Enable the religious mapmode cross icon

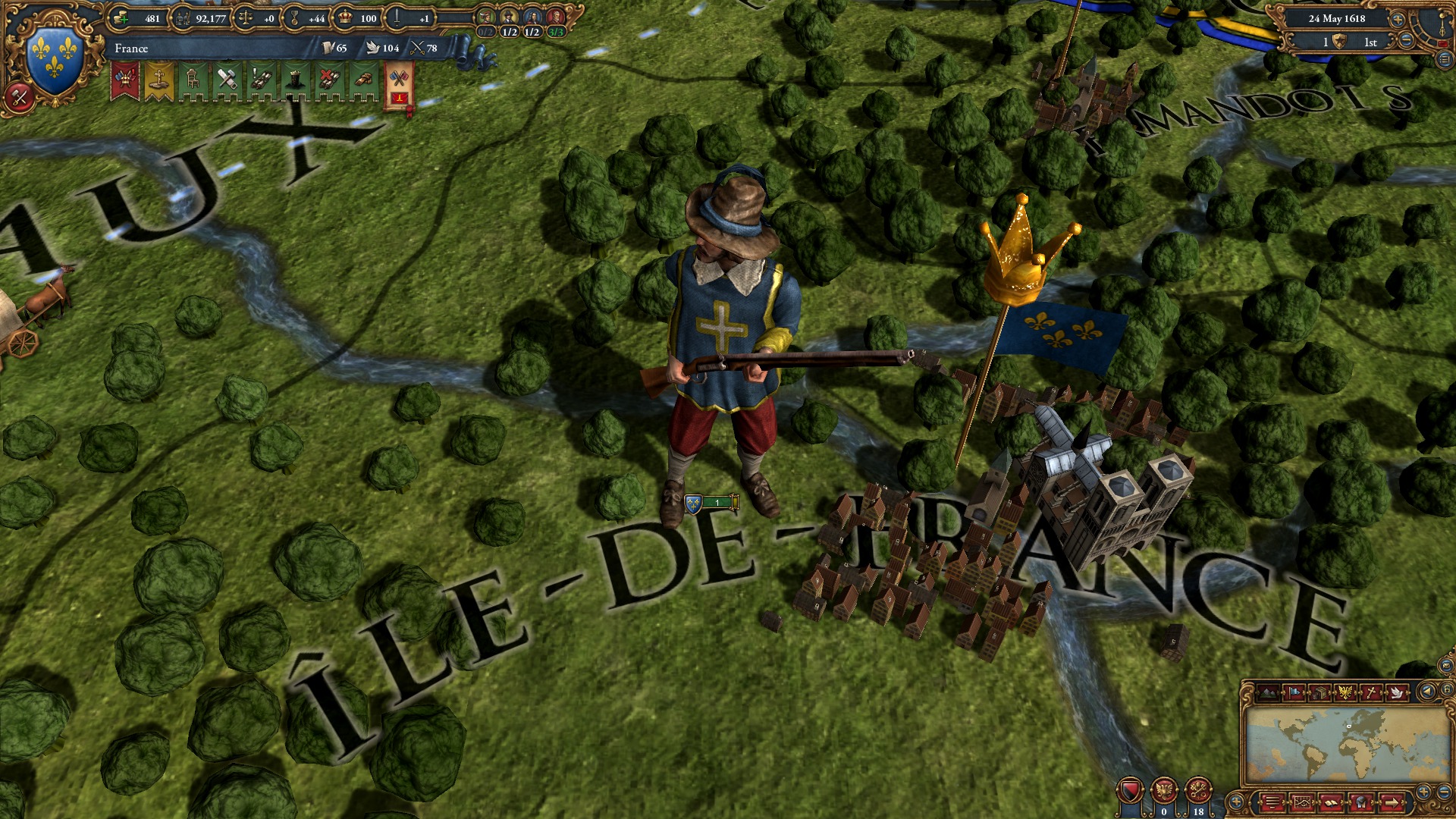1370,693
